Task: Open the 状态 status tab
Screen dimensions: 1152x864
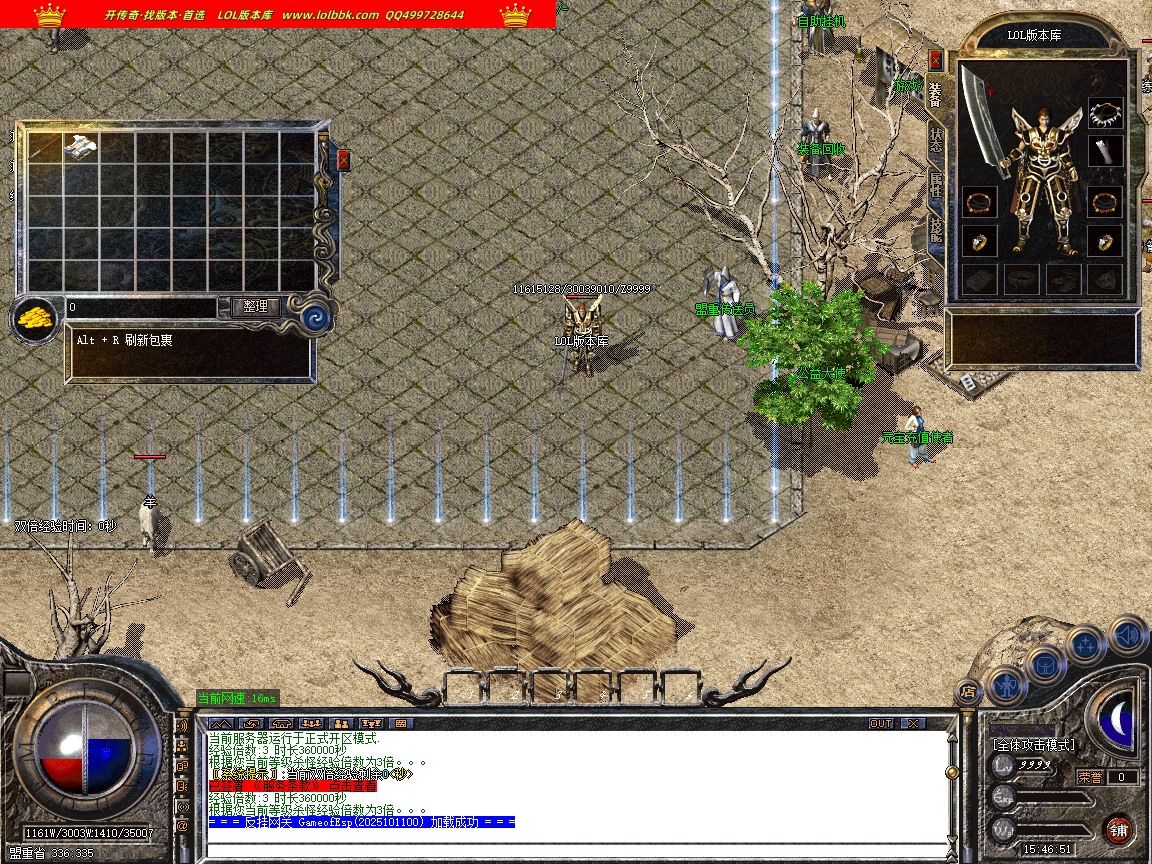Action: click(935, 140)
